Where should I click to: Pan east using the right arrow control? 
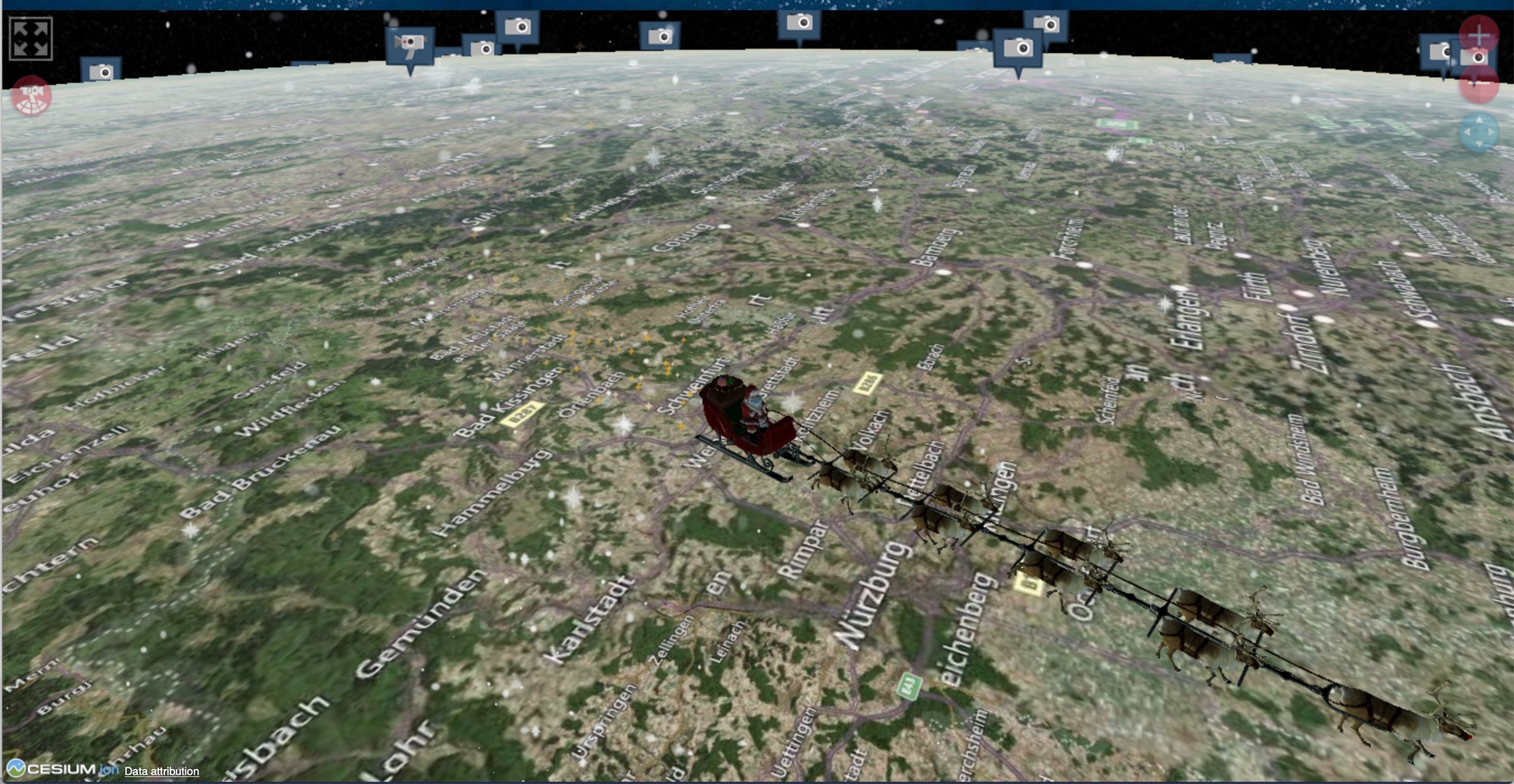coord(1490,133)
